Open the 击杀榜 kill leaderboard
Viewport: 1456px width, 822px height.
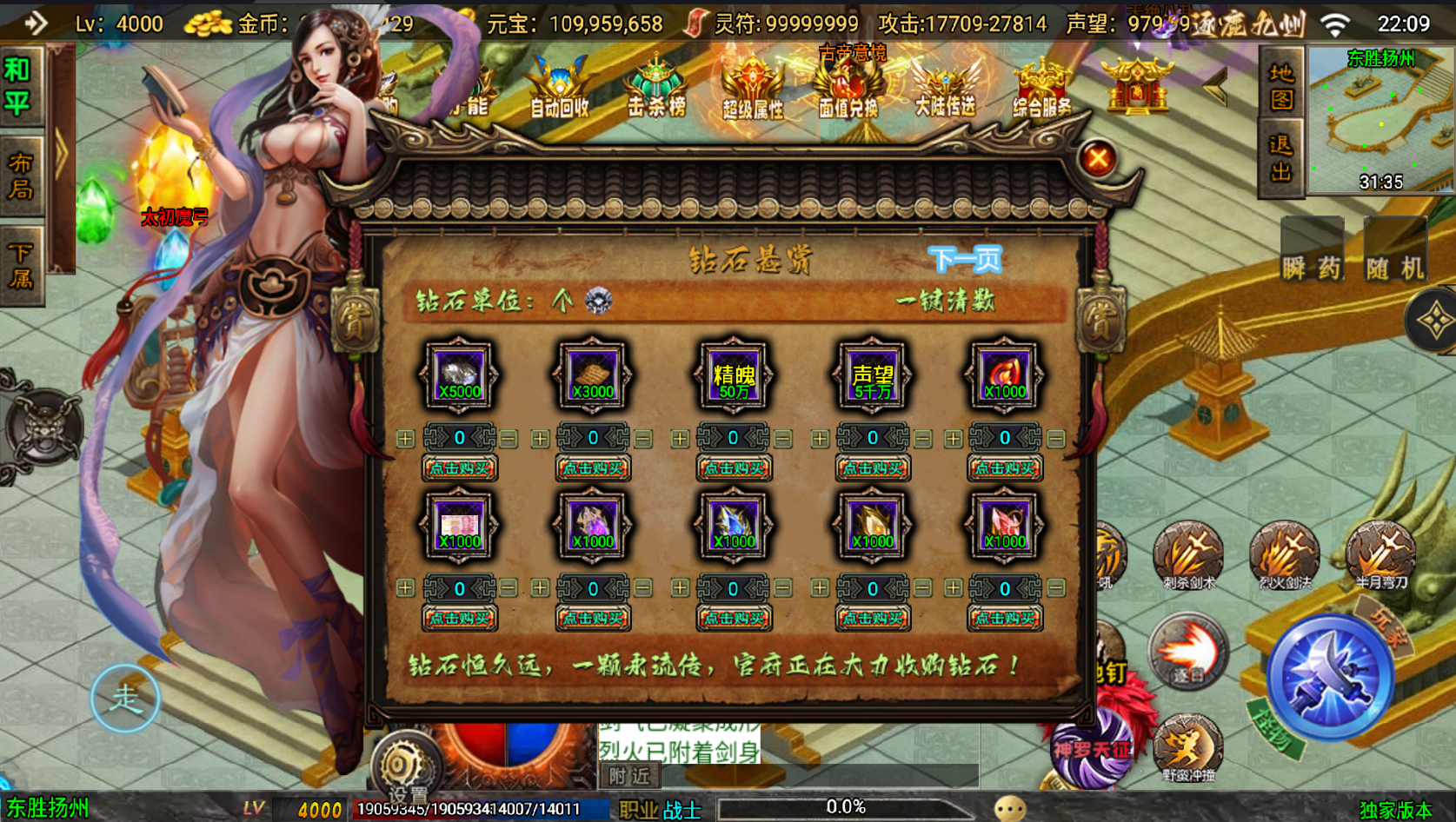(657, 91)
